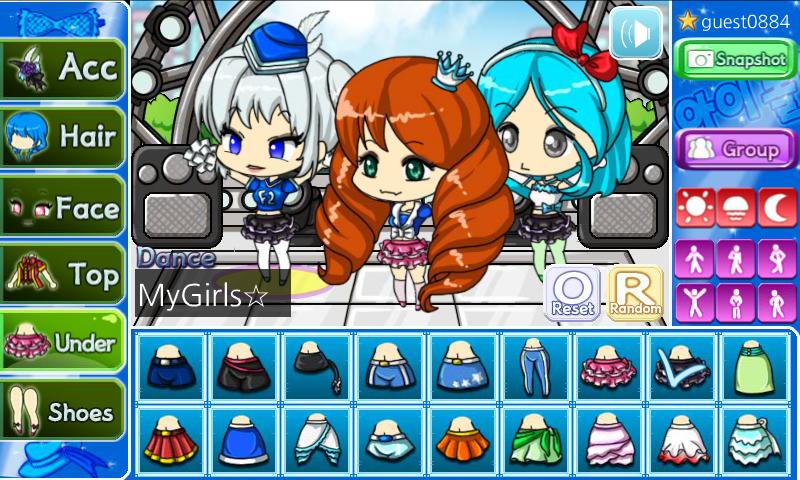Choose the sunset background icon
This screenshot has width=800, height=480.
point(735,207)
